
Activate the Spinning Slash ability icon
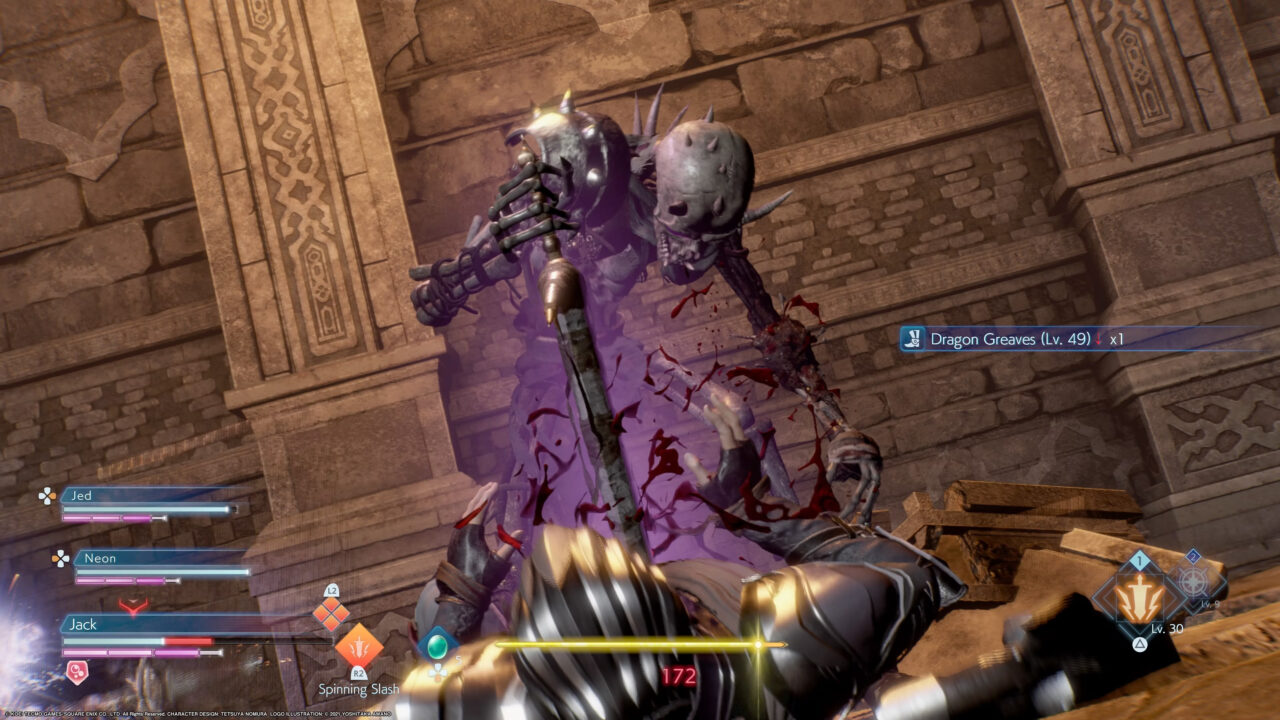[358, 645]
